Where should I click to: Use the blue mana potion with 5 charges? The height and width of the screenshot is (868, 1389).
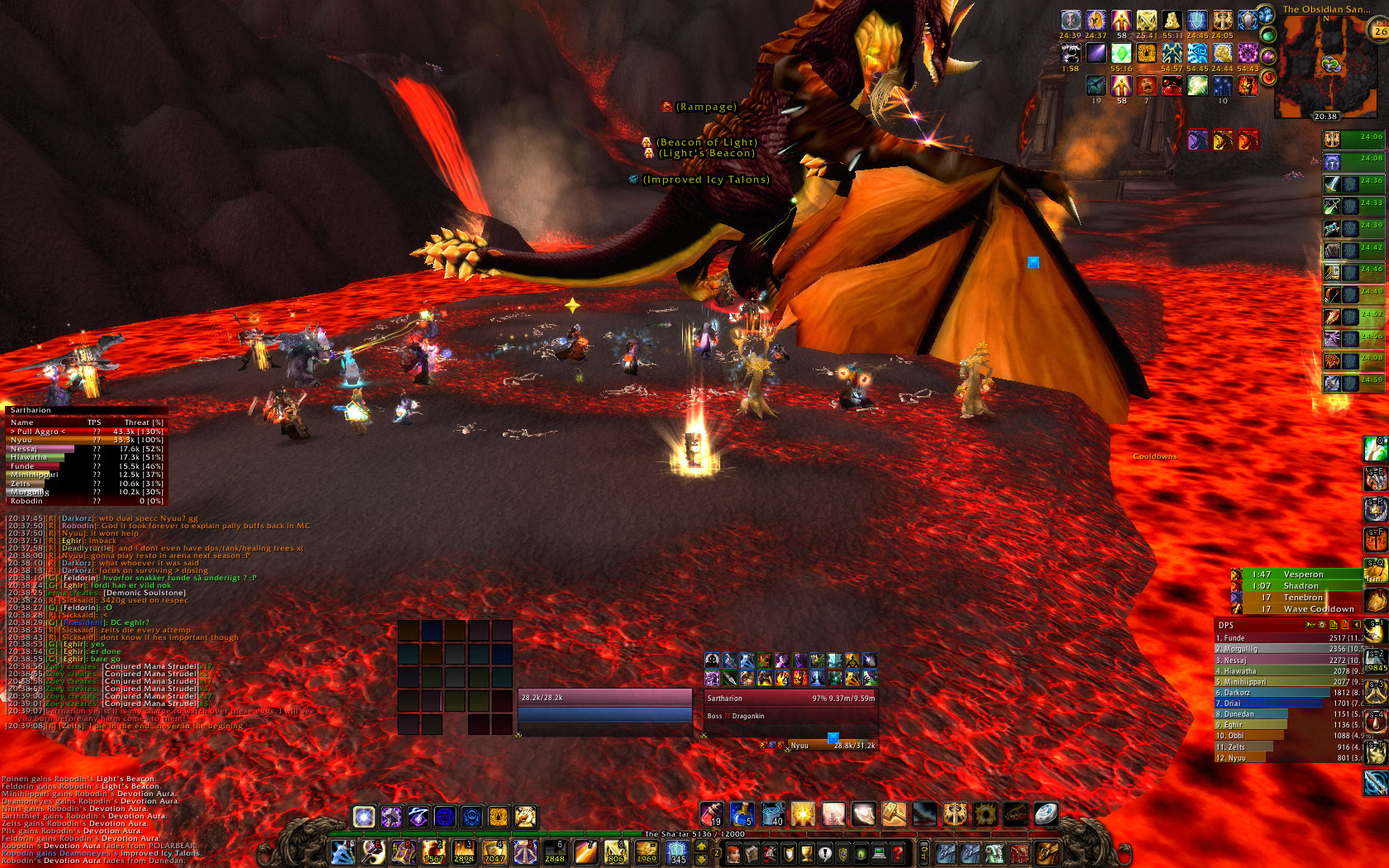tap(742, 815)
